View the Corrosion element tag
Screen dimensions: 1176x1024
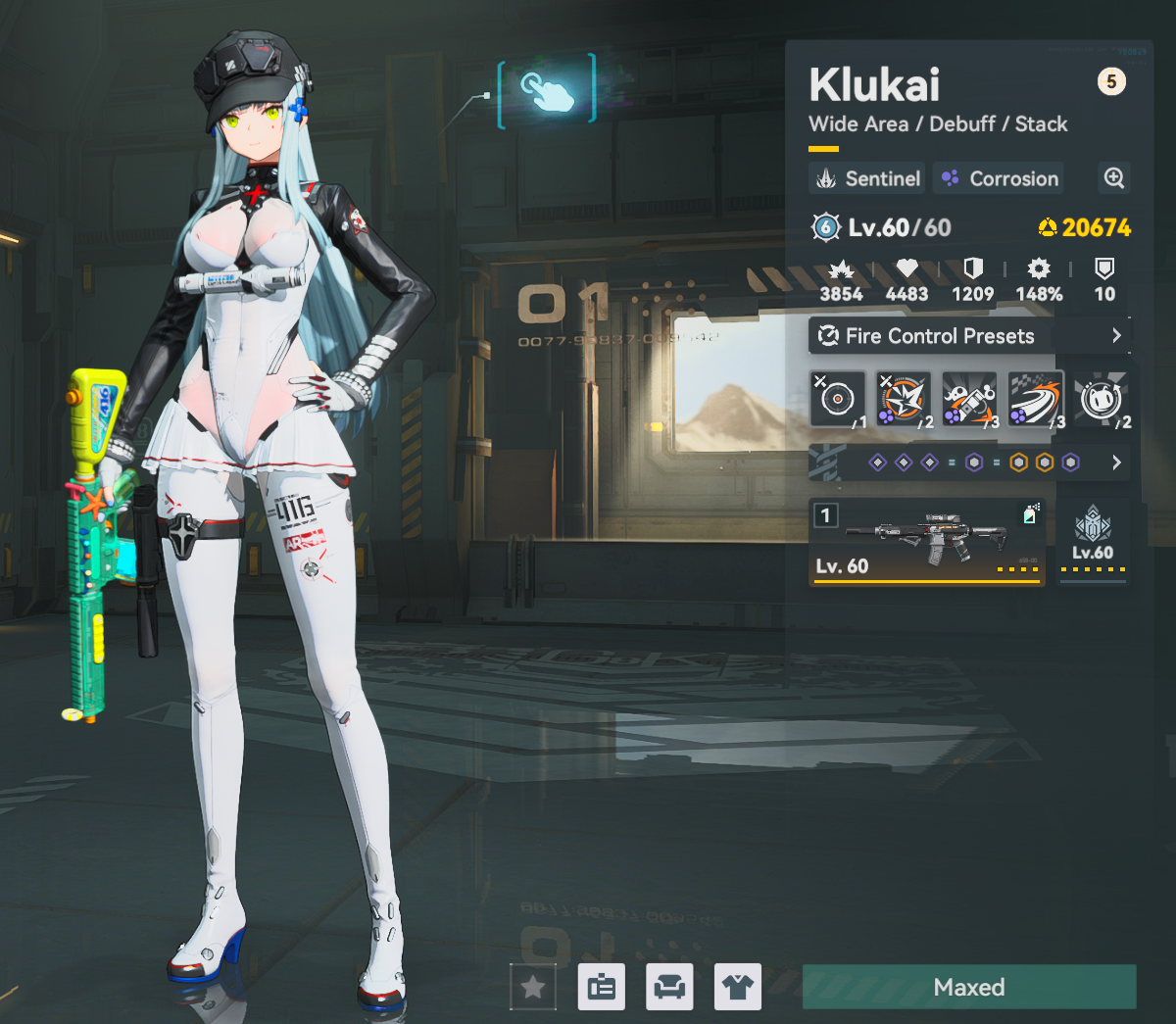(x=1000, y=178)
